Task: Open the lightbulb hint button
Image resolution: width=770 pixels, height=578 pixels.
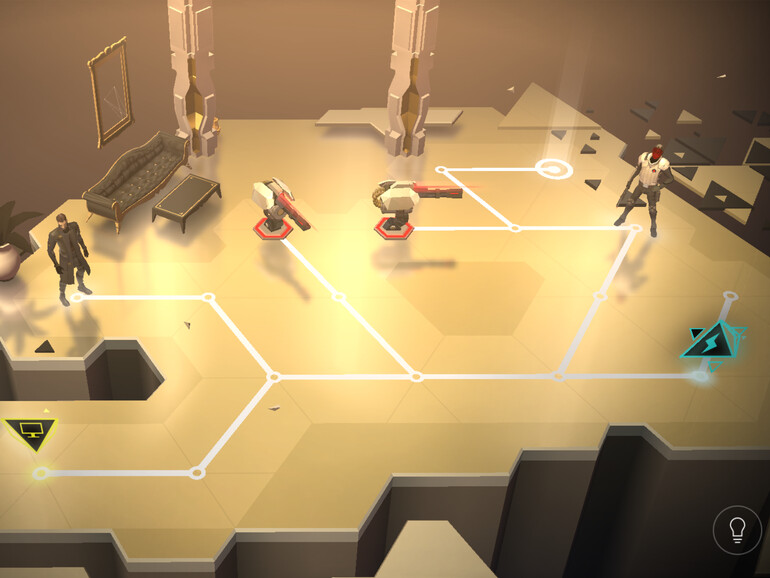Action: coord(737,530)
